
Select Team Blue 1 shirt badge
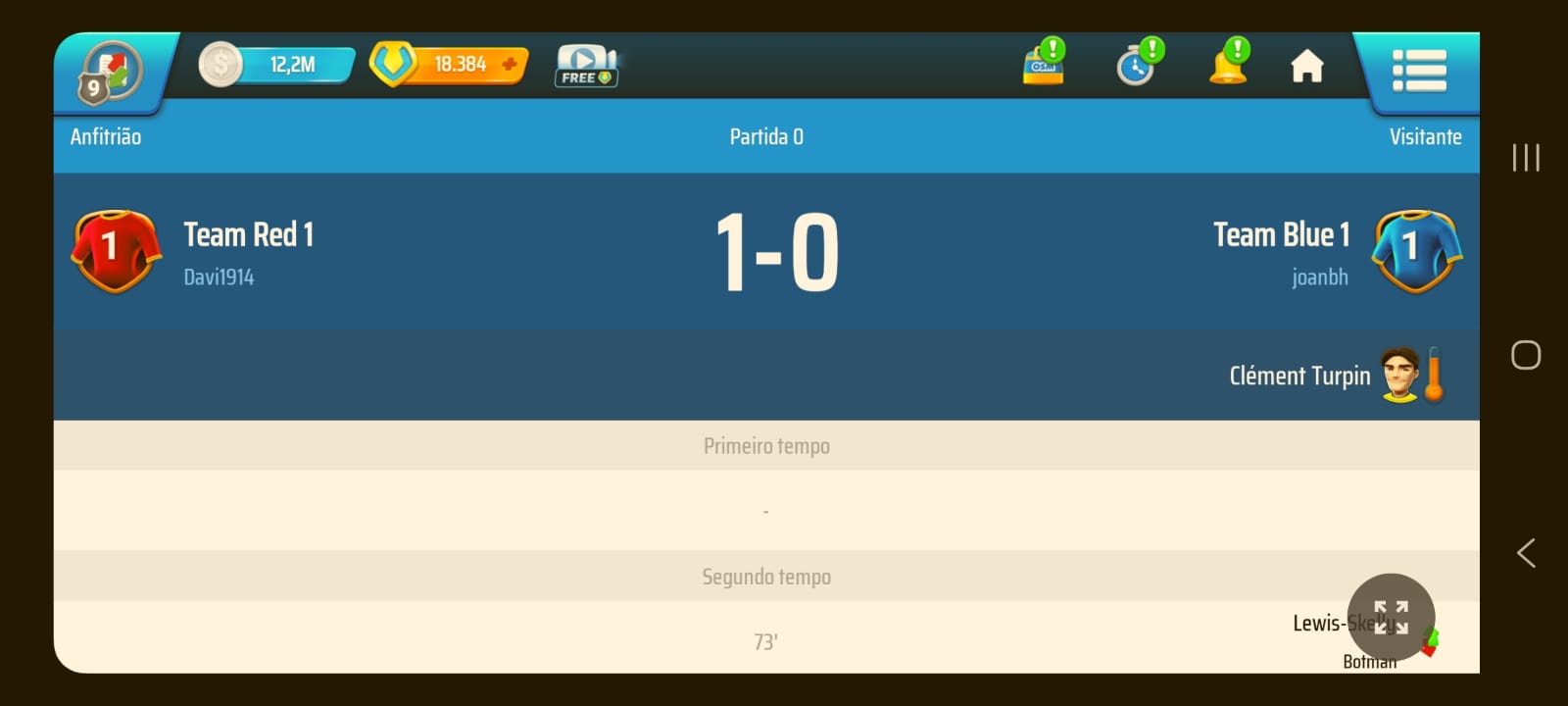[1416, 251]
